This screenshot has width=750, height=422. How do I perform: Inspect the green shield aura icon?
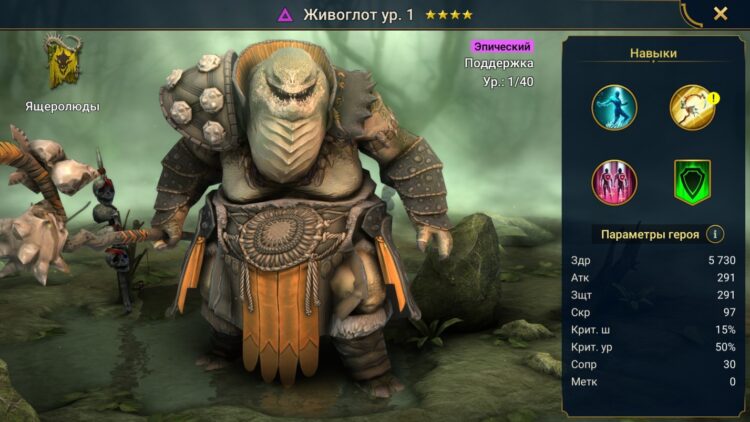691,183
